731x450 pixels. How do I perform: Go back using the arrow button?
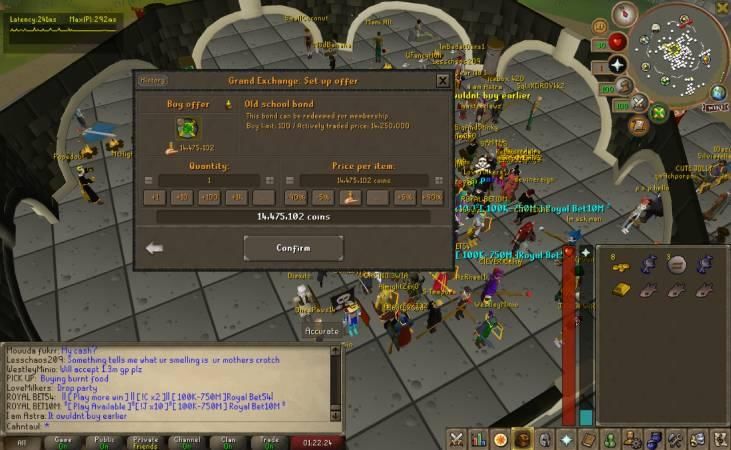[154, 248]
